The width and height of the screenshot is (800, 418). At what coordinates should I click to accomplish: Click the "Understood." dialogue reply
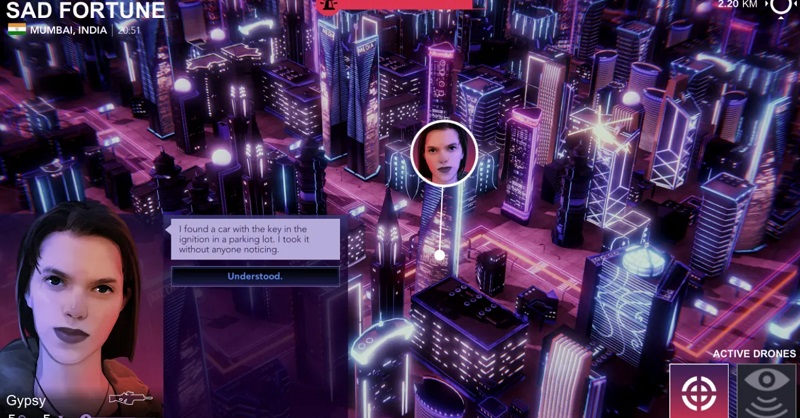255,276
